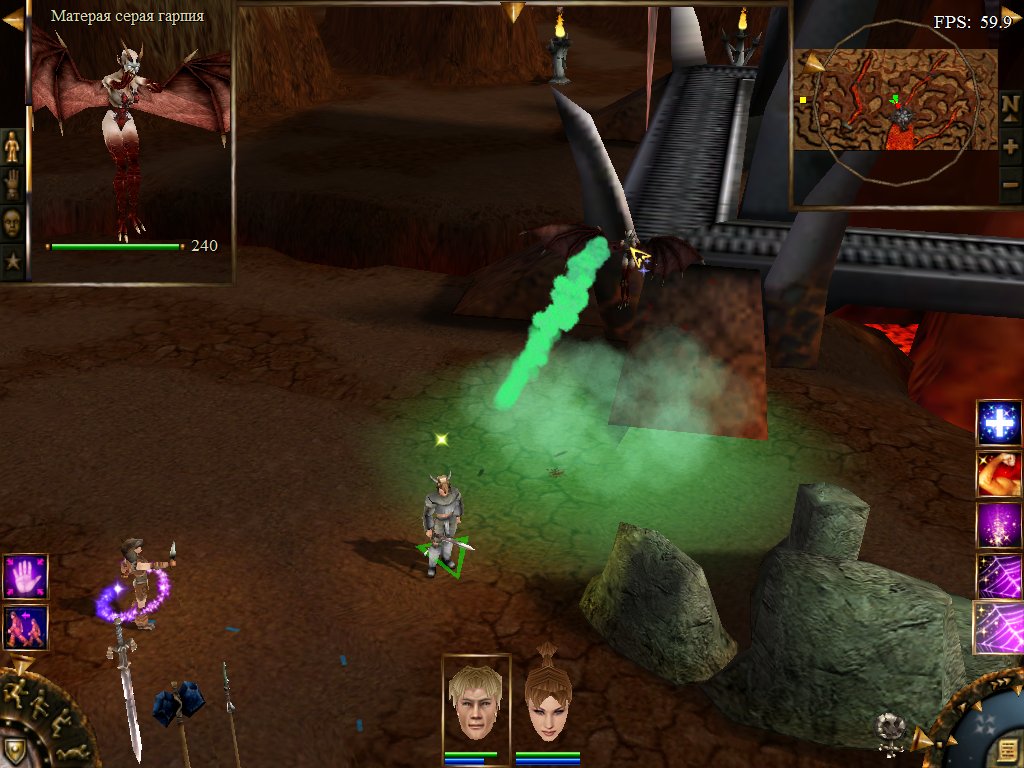Open the golden star panel icon
1024x768 pixels.
(12, 262)
